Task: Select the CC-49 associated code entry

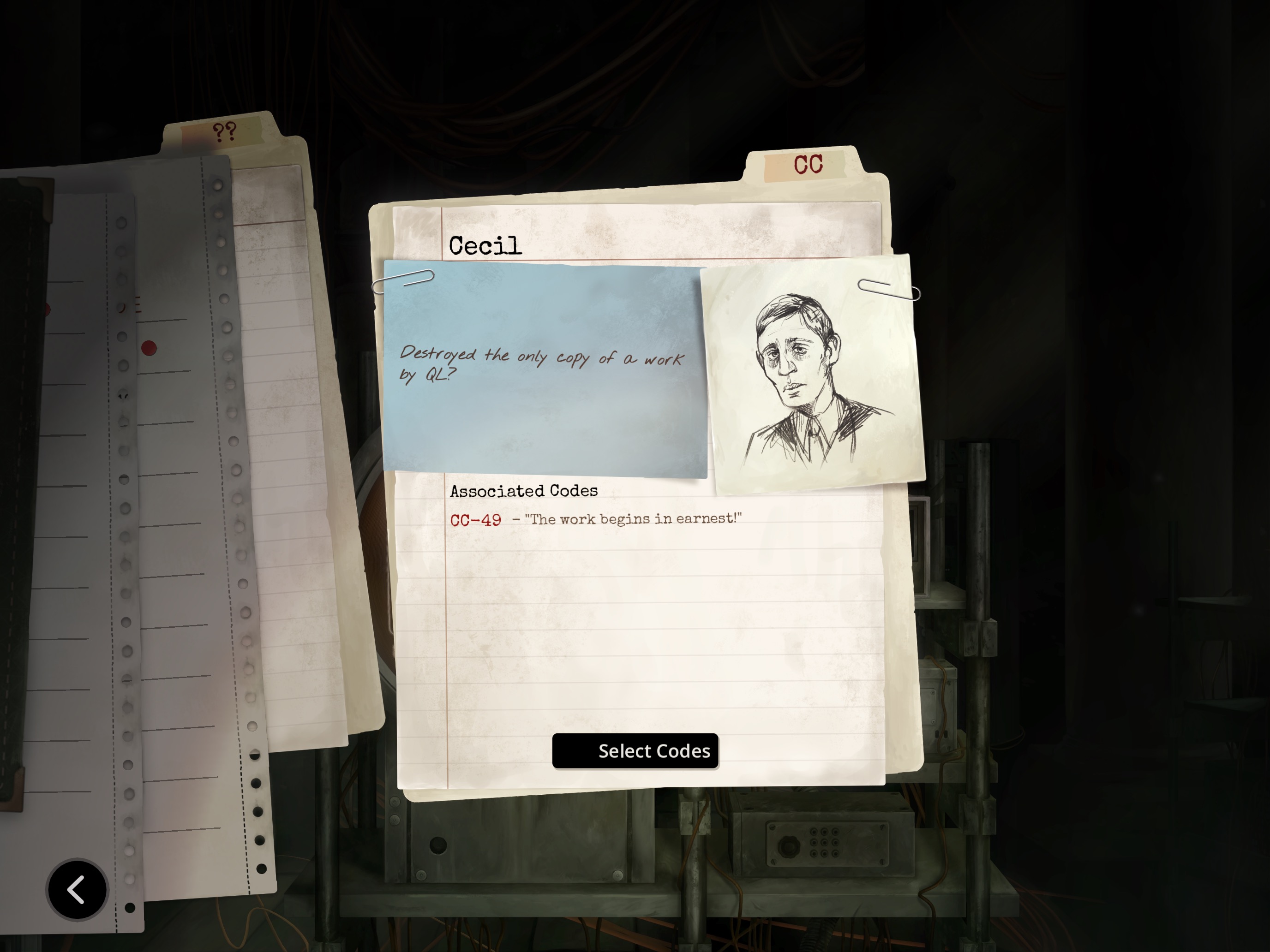Action: [475, 520]
